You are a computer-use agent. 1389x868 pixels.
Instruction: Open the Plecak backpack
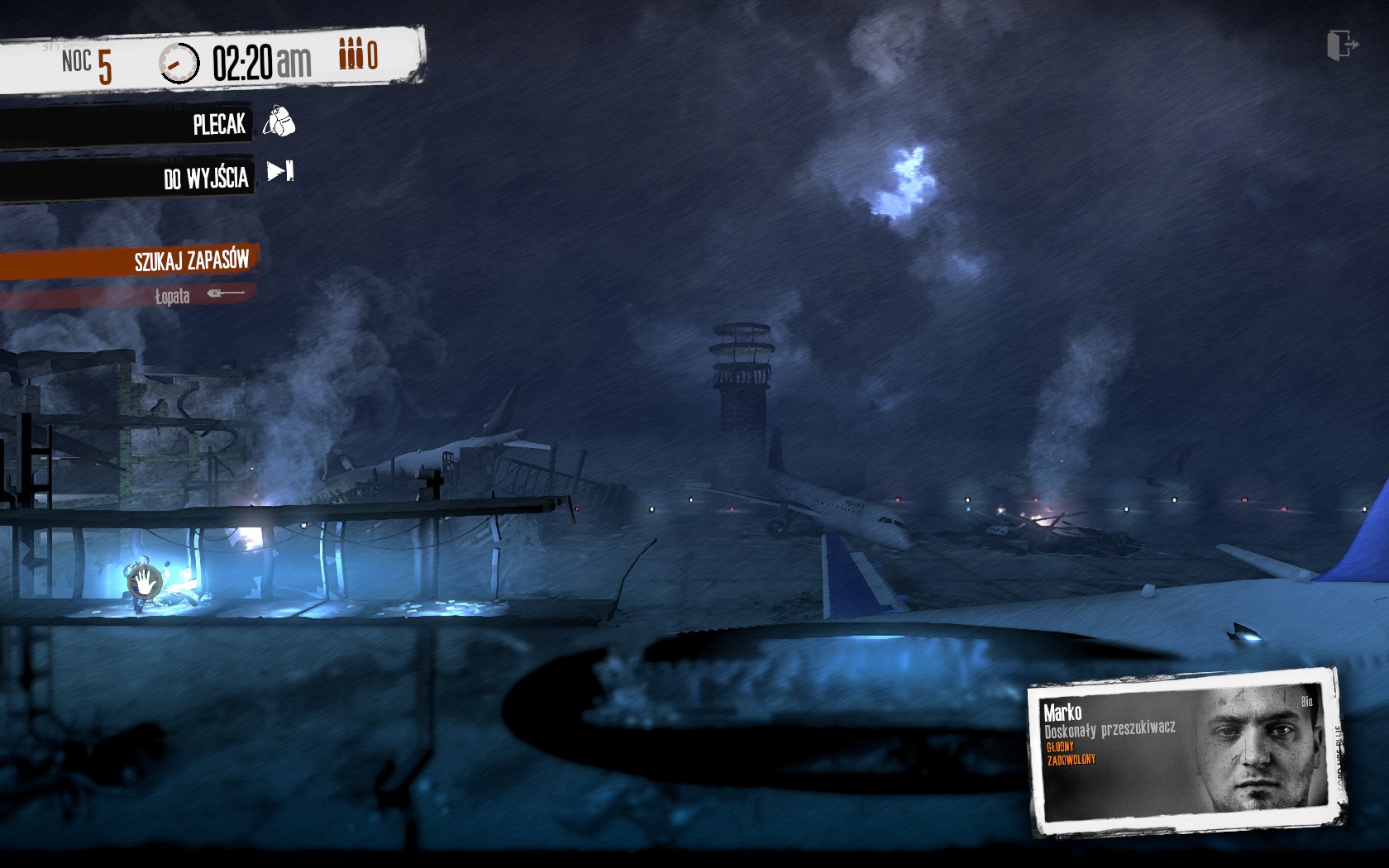click(x=219, y=125)
